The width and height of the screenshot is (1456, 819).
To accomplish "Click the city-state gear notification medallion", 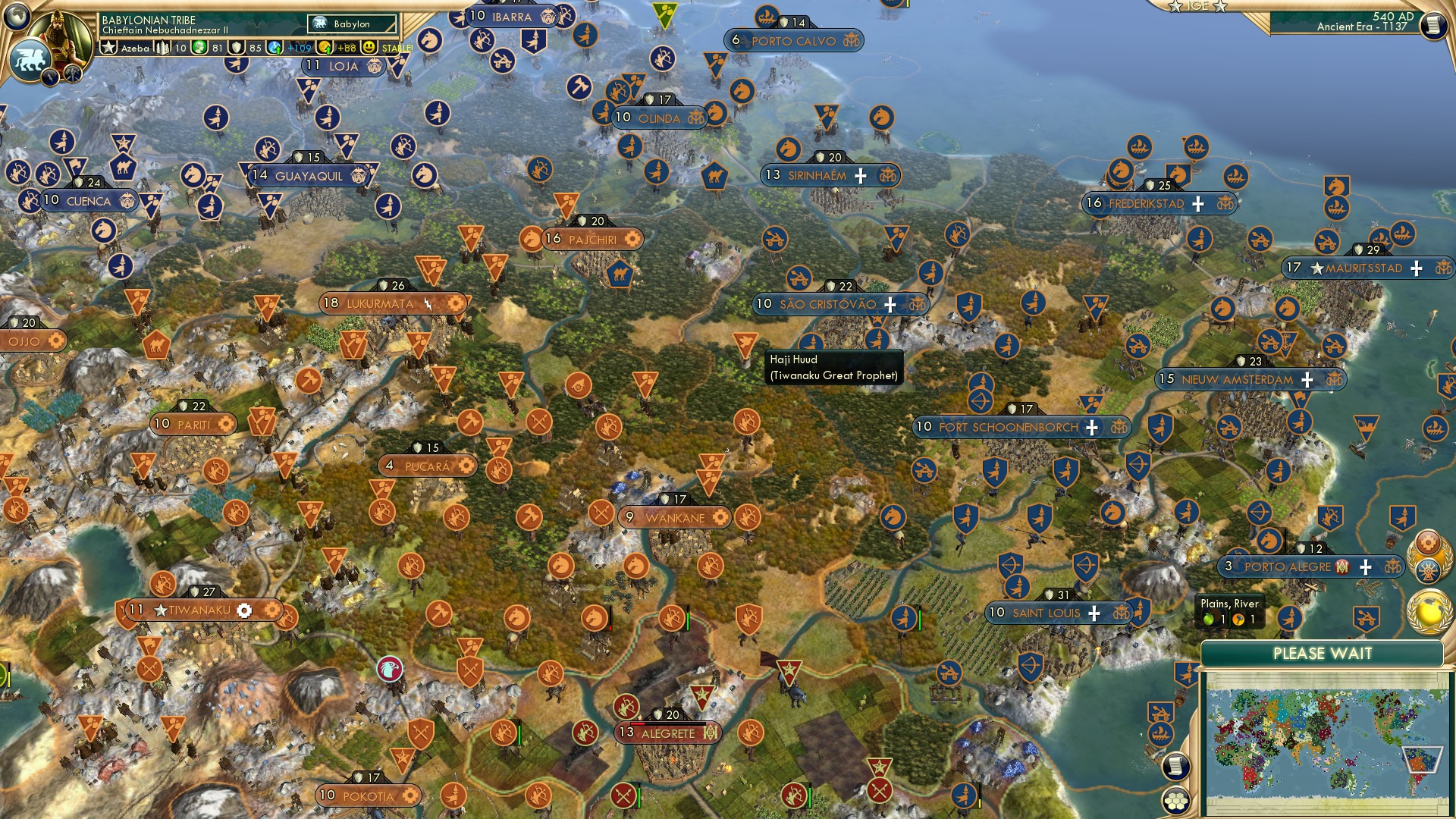I will click(x=1429, y=543).
